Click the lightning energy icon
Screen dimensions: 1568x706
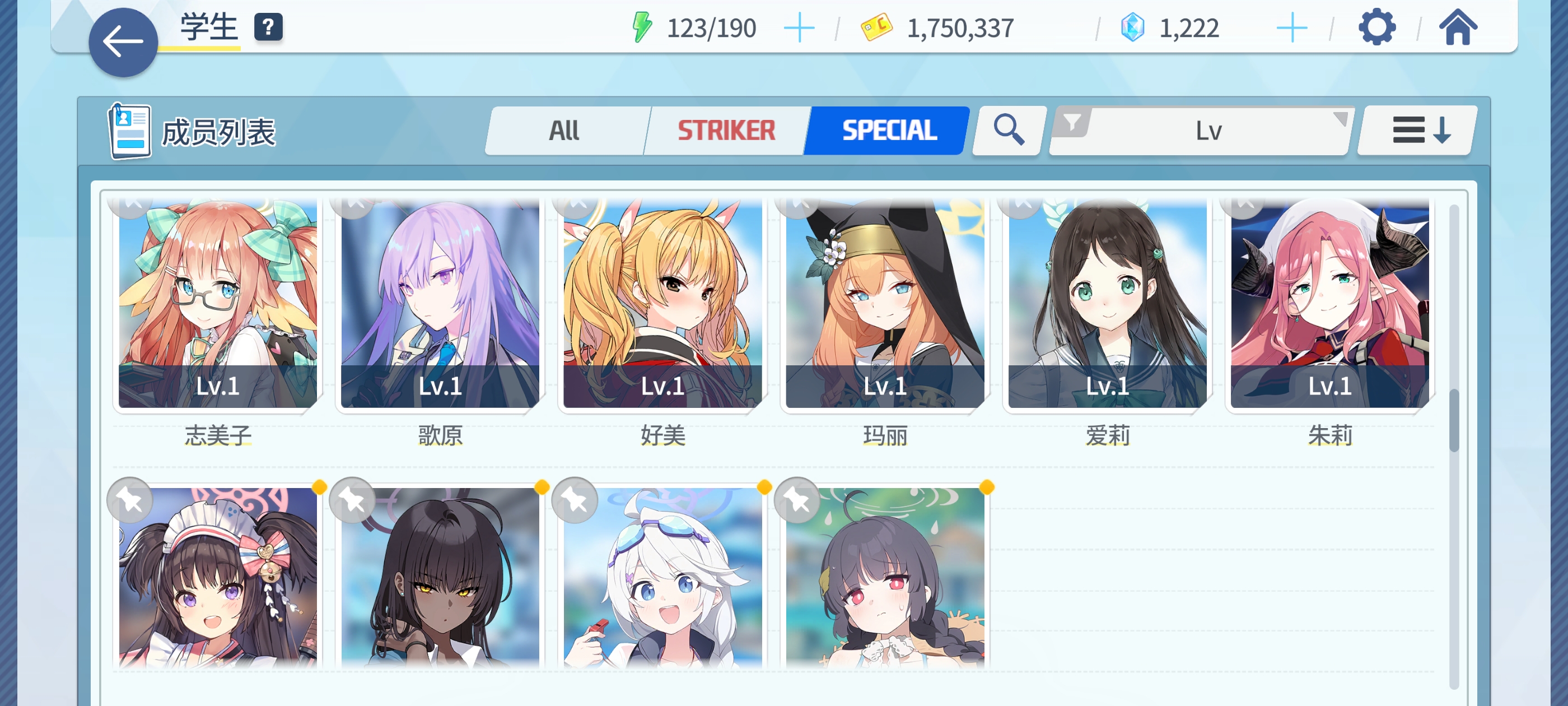[641, 26]
